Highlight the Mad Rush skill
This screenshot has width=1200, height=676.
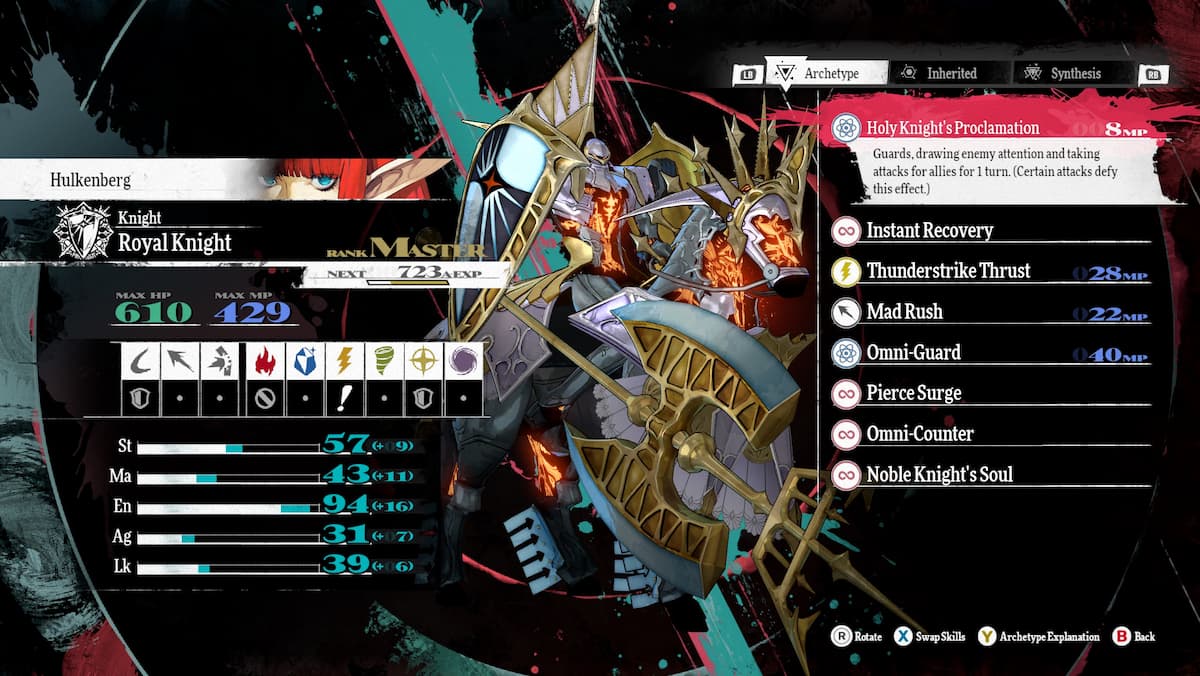tap(904, 312)
